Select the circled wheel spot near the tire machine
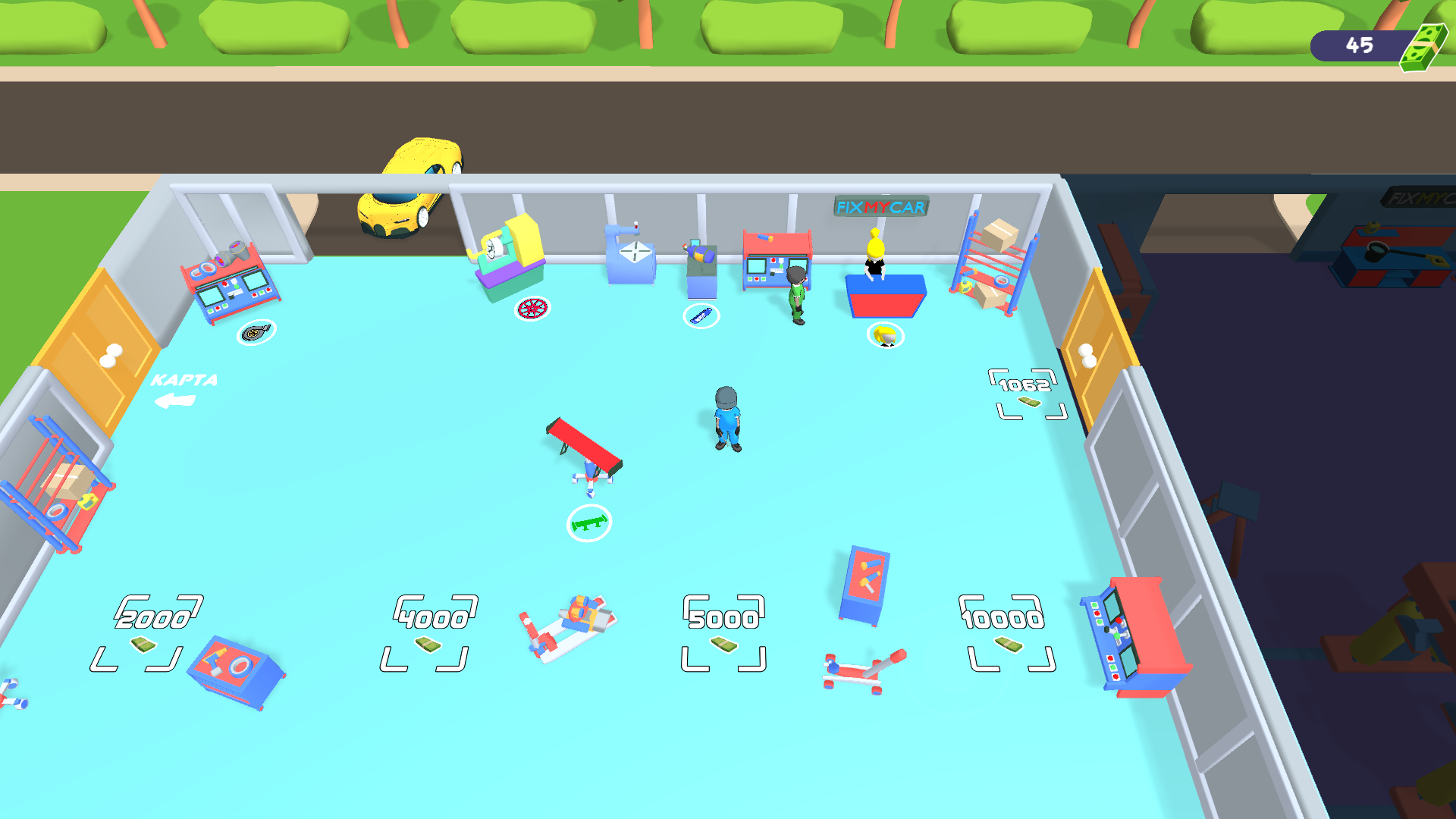This screenshot has height=819, width=1456. point(531,309)
